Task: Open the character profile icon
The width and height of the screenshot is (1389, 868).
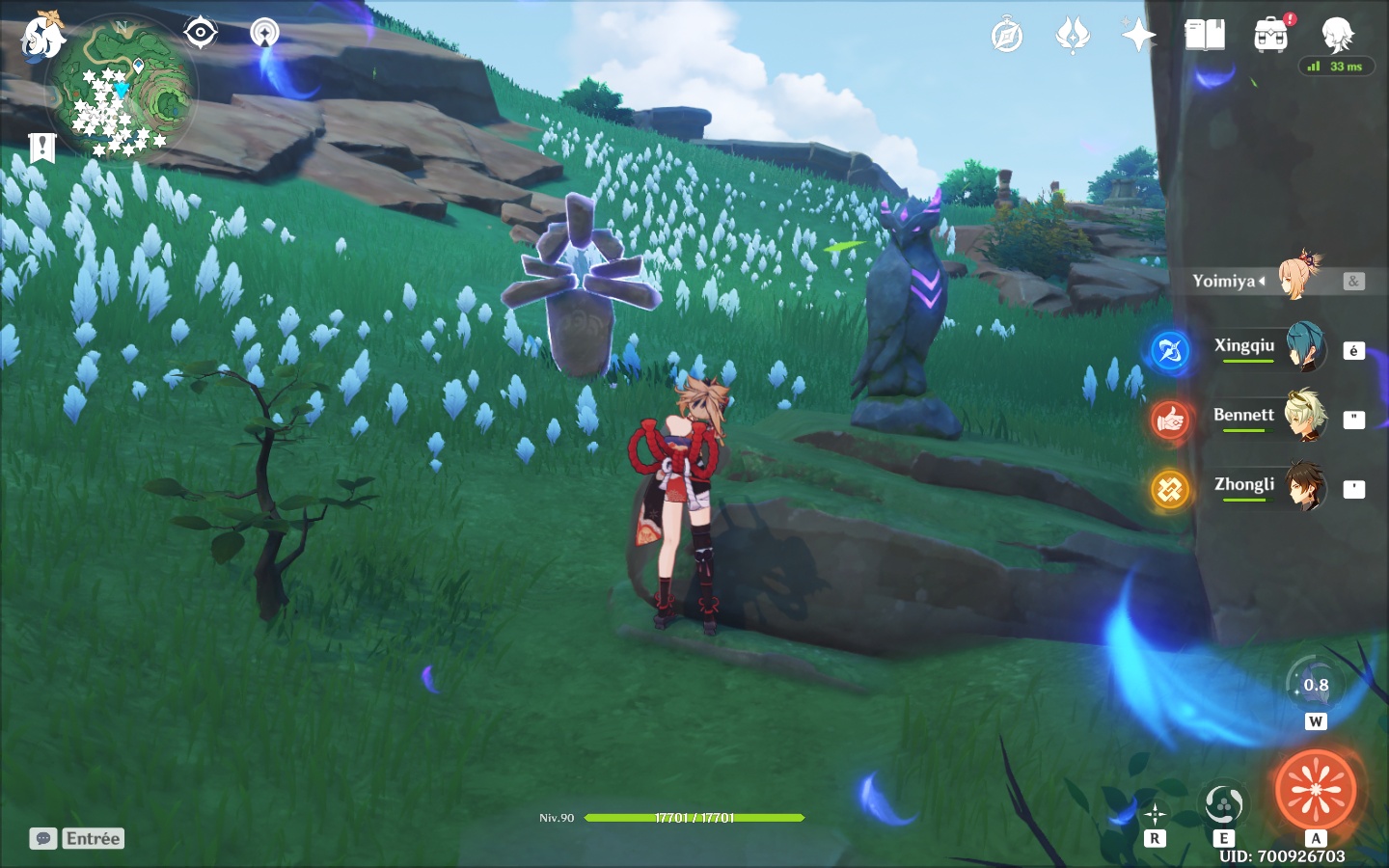Action: point(1337,34)
